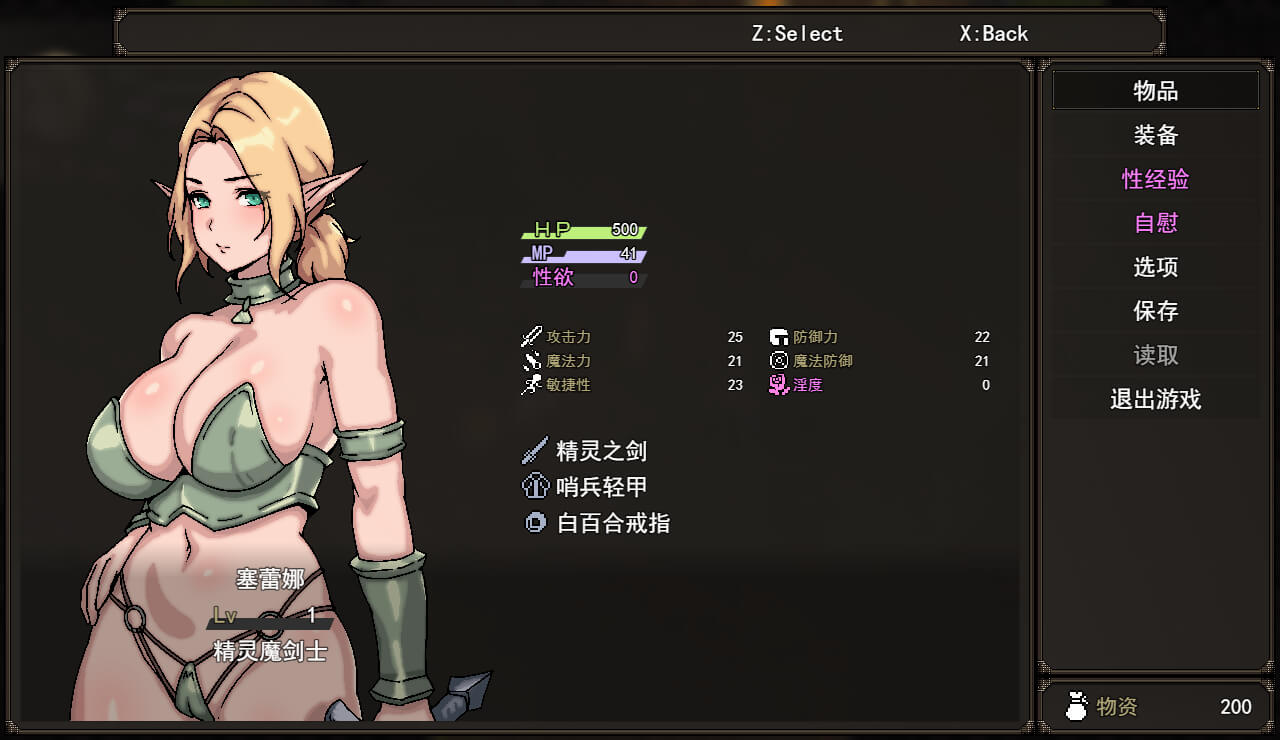
Task: Choose the 选项 options entry
Action: pyautogui.click(x=1155, y=267)
